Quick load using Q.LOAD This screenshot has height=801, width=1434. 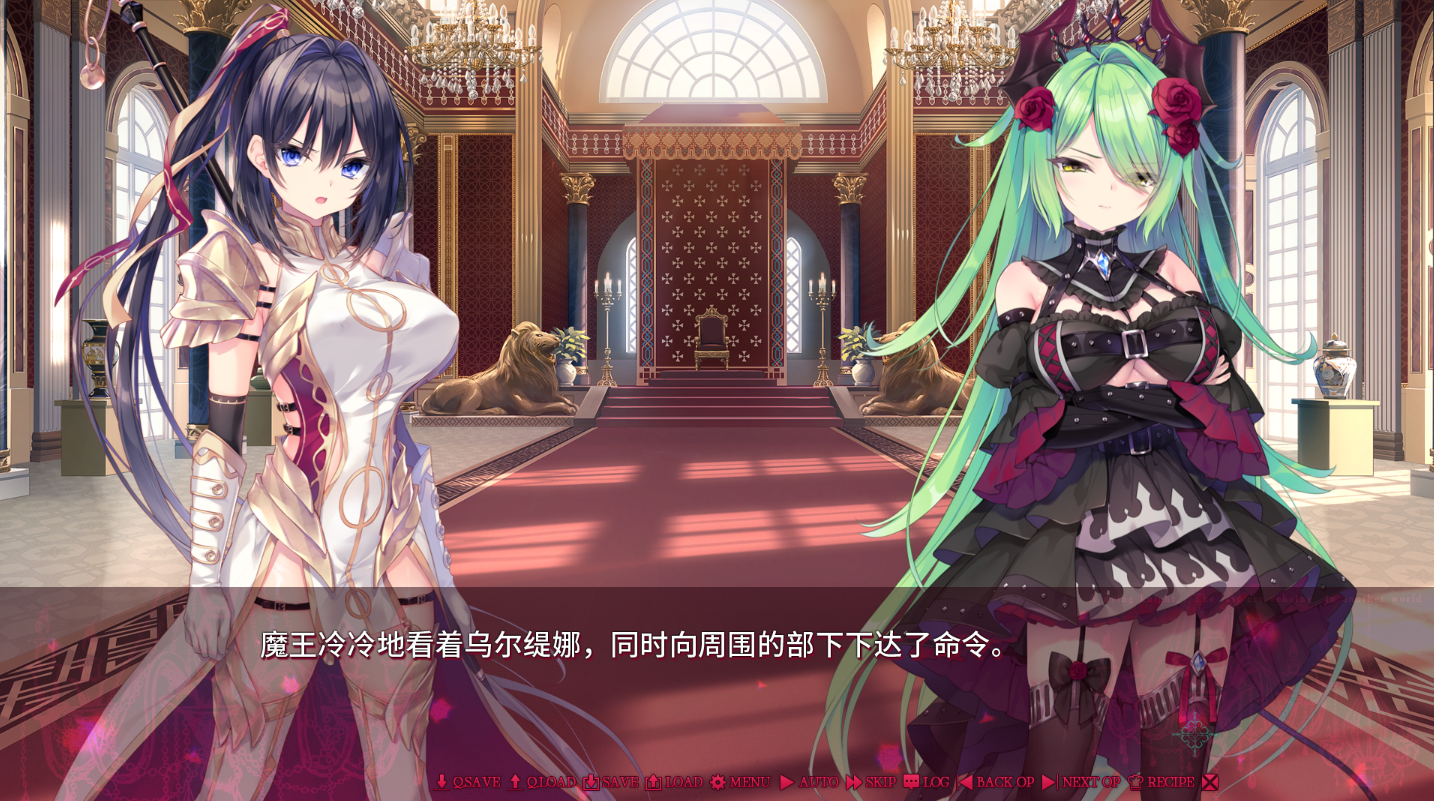[x=543, y=782]
